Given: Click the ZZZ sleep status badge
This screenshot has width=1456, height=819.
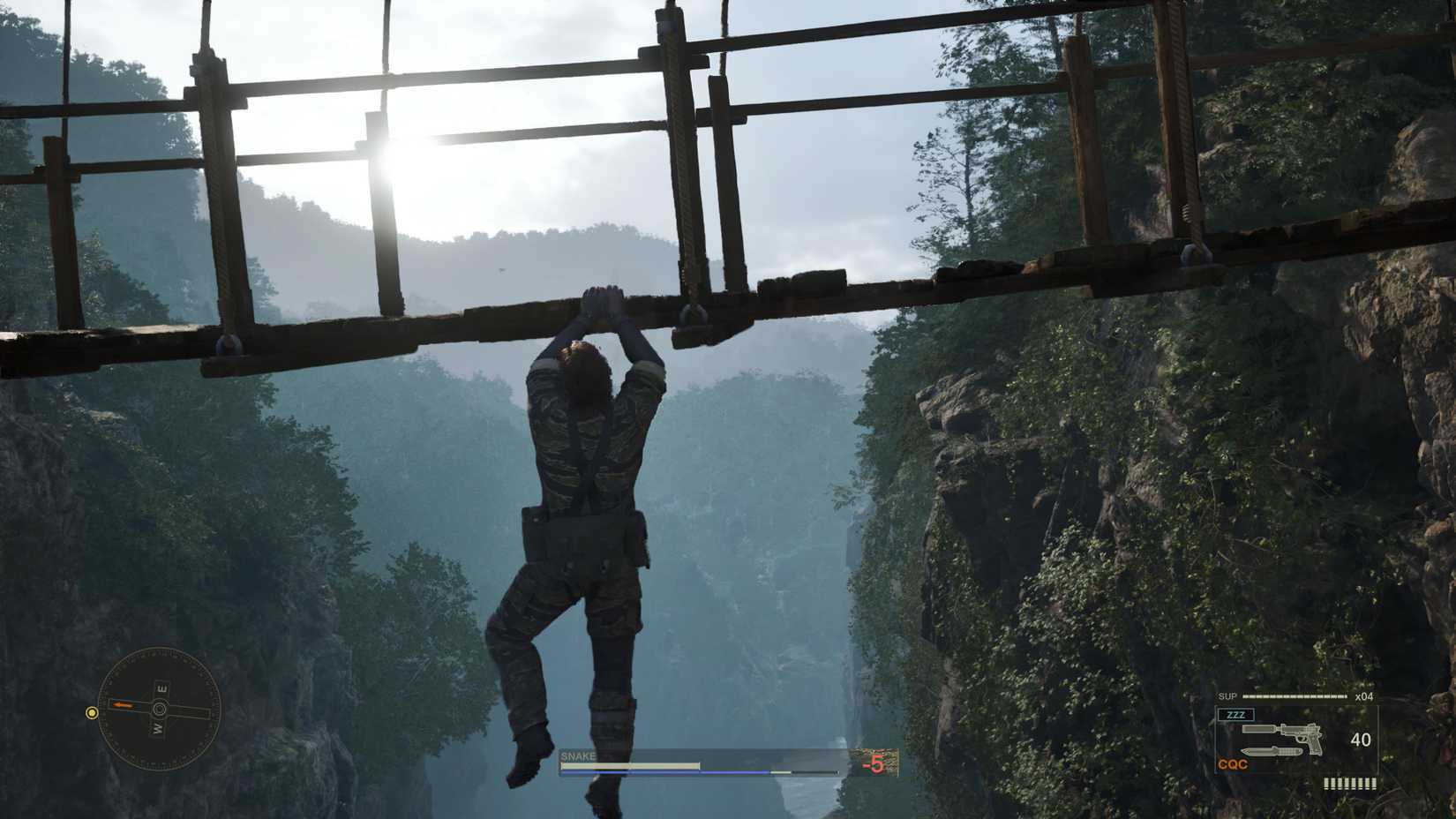Looking at the screenshot, I should [1236, 714].
